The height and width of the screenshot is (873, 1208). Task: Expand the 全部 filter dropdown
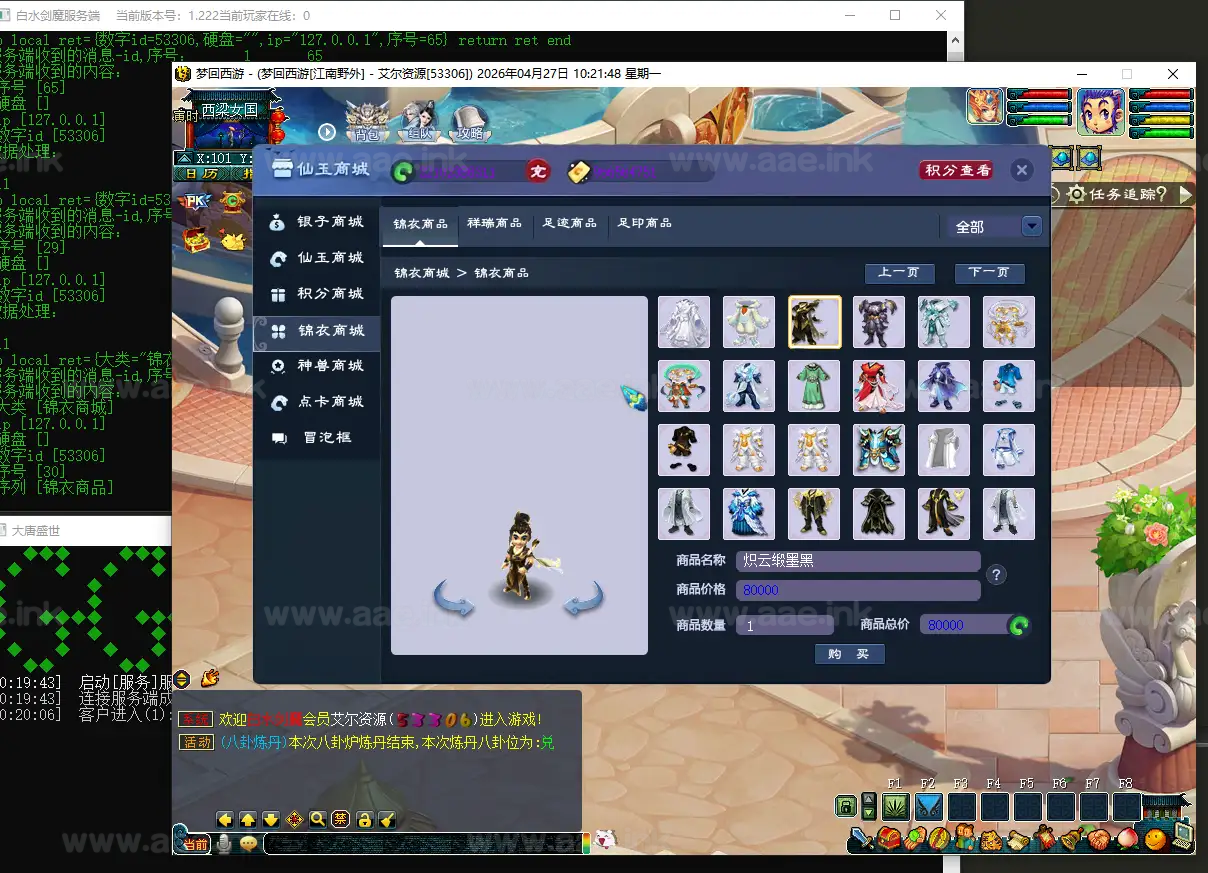[x=1032, y=227]
